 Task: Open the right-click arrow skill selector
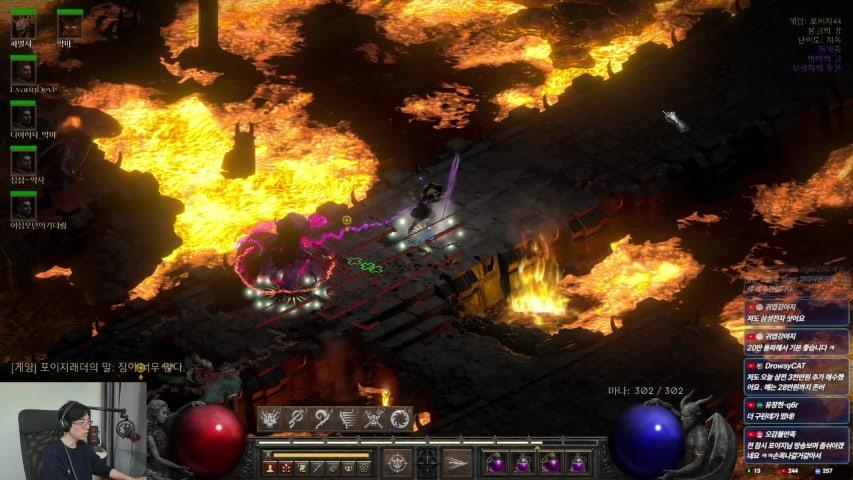coord(457,462)
